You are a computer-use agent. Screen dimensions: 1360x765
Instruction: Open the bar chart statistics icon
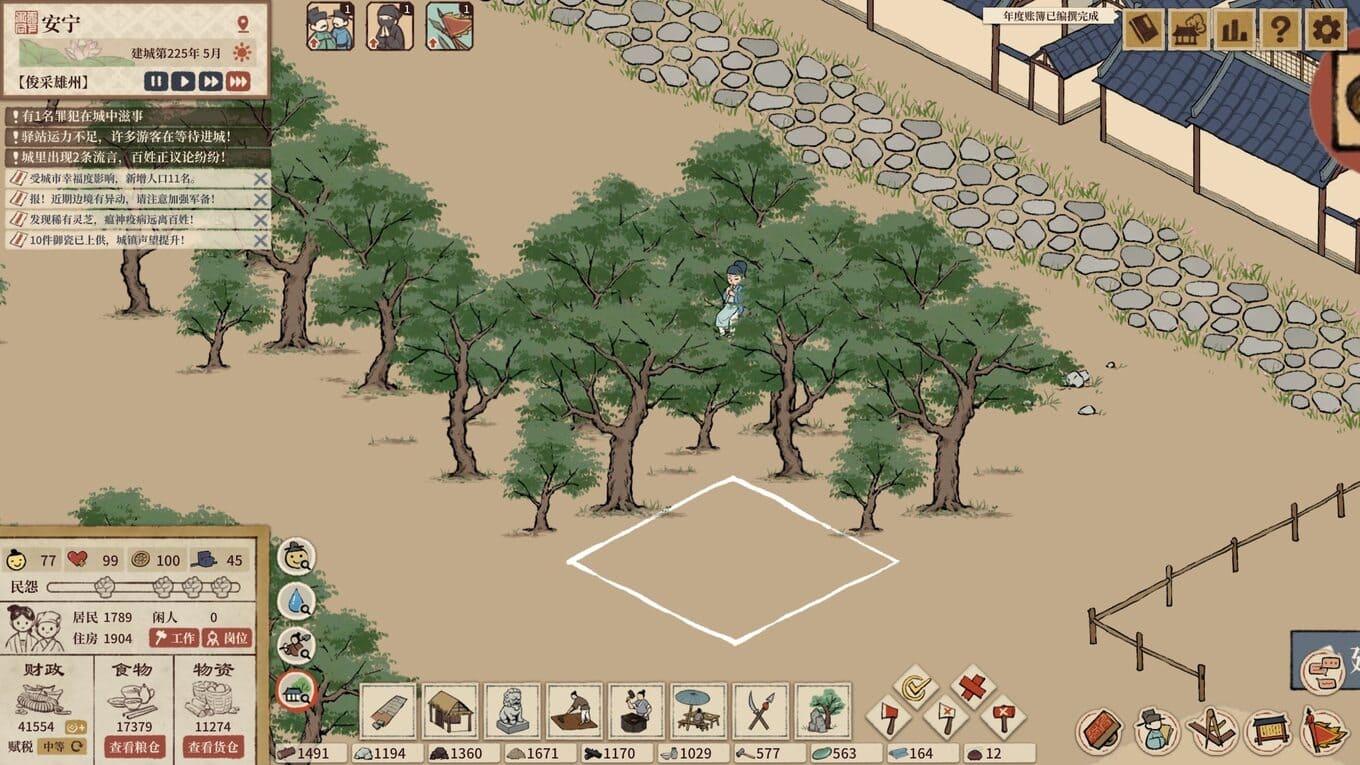[1235, 30]
